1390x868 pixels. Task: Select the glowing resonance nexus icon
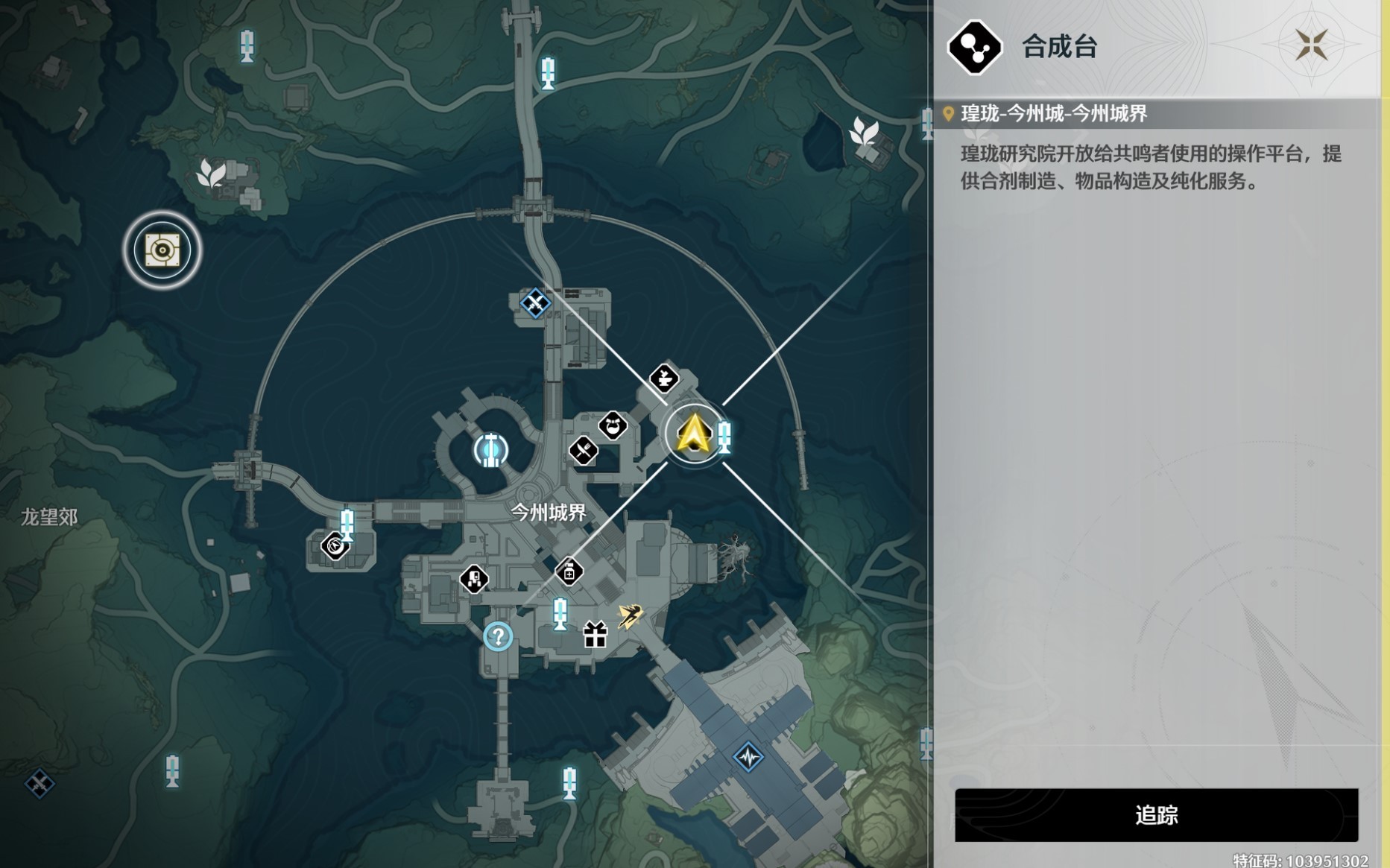(490, 449)
